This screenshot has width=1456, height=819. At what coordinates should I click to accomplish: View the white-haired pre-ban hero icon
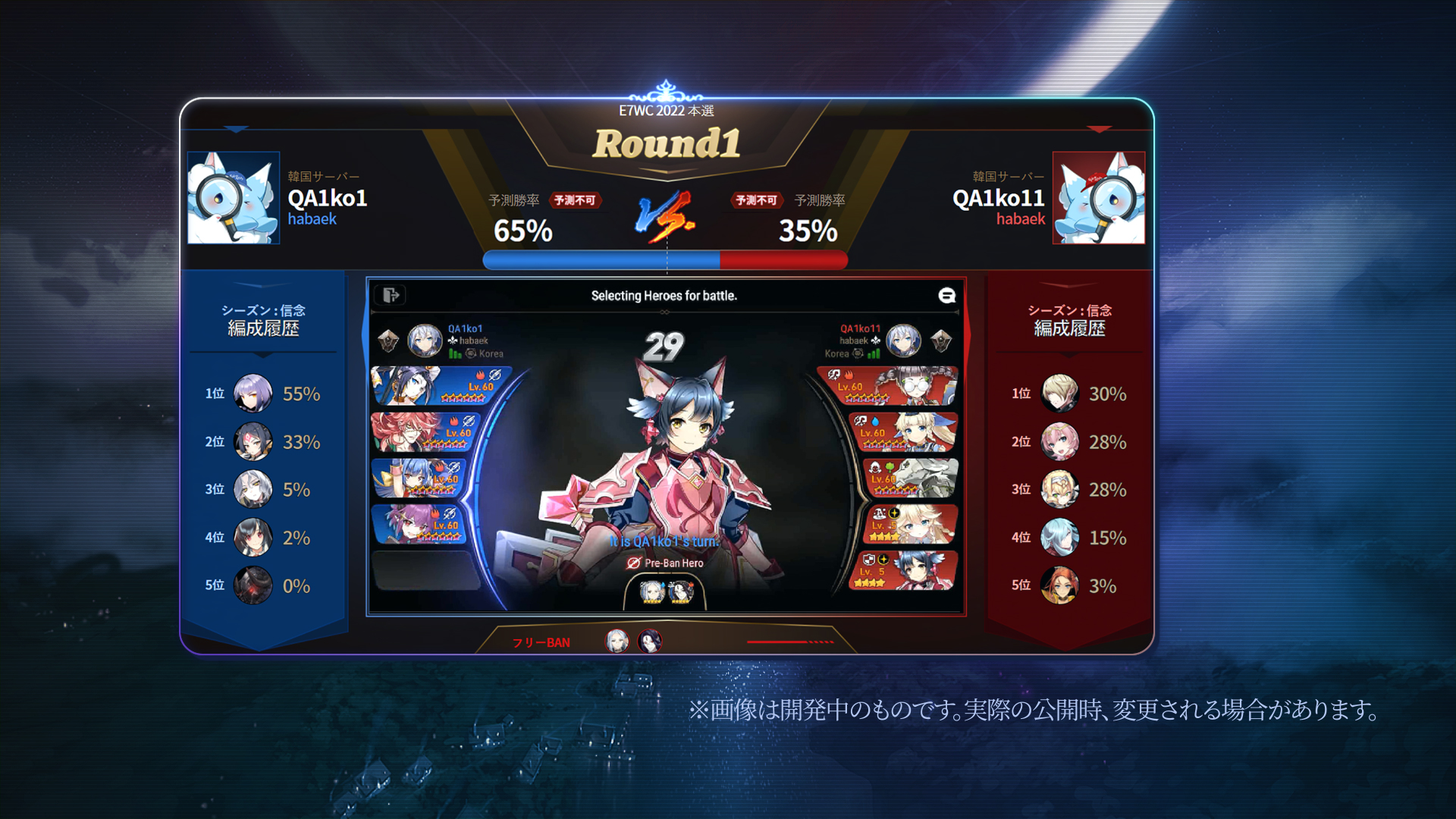click(651, 591)
